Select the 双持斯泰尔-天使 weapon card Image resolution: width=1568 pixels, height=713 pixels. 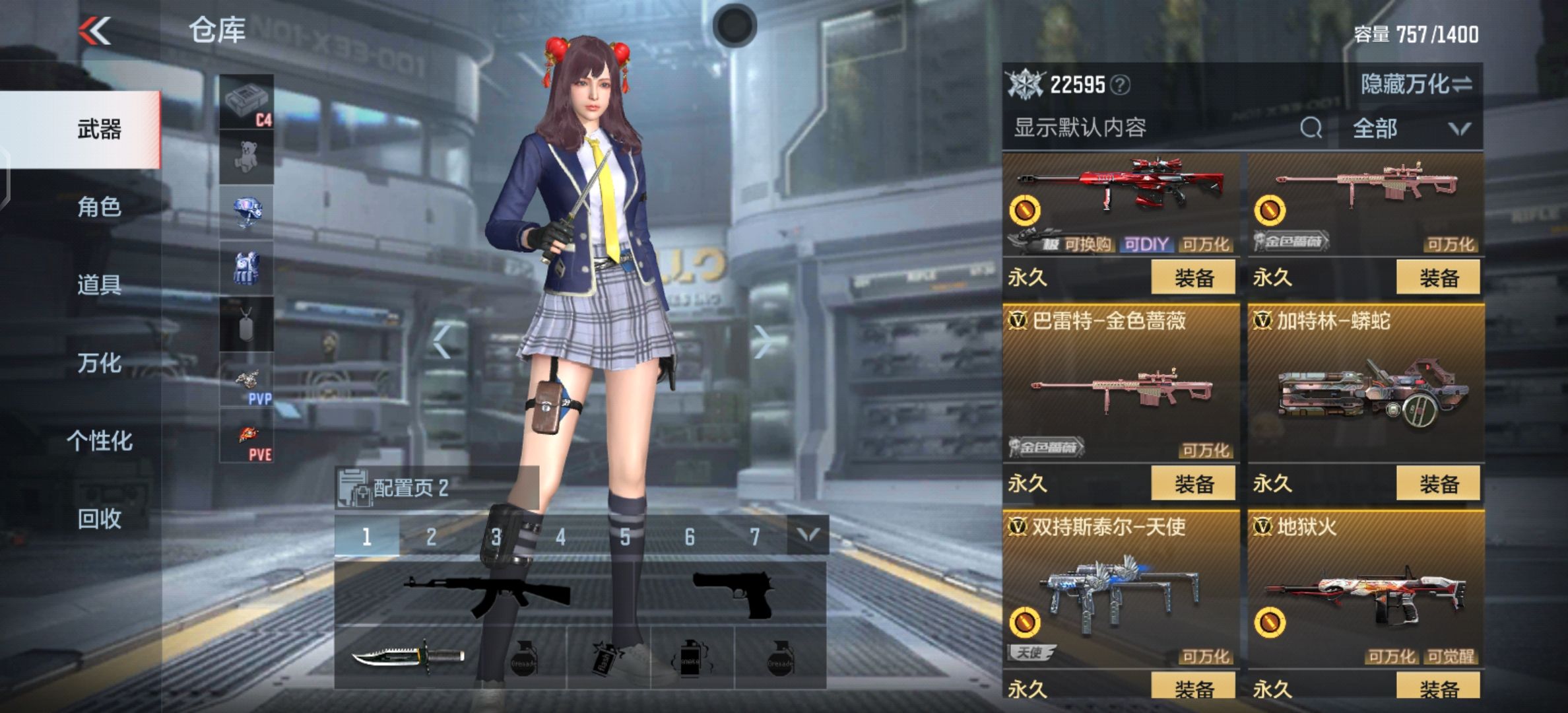(1120, 588)
